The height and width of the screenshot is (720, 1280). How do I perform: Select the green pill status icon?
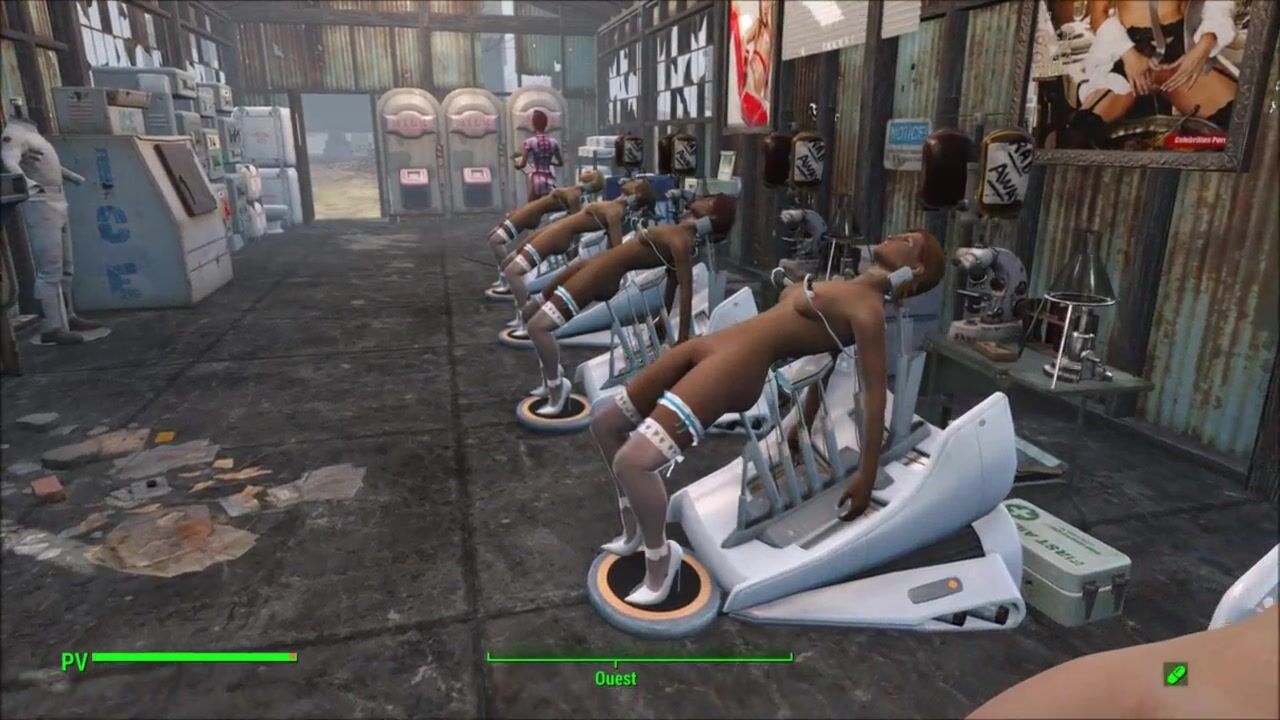coord(1176,674)
